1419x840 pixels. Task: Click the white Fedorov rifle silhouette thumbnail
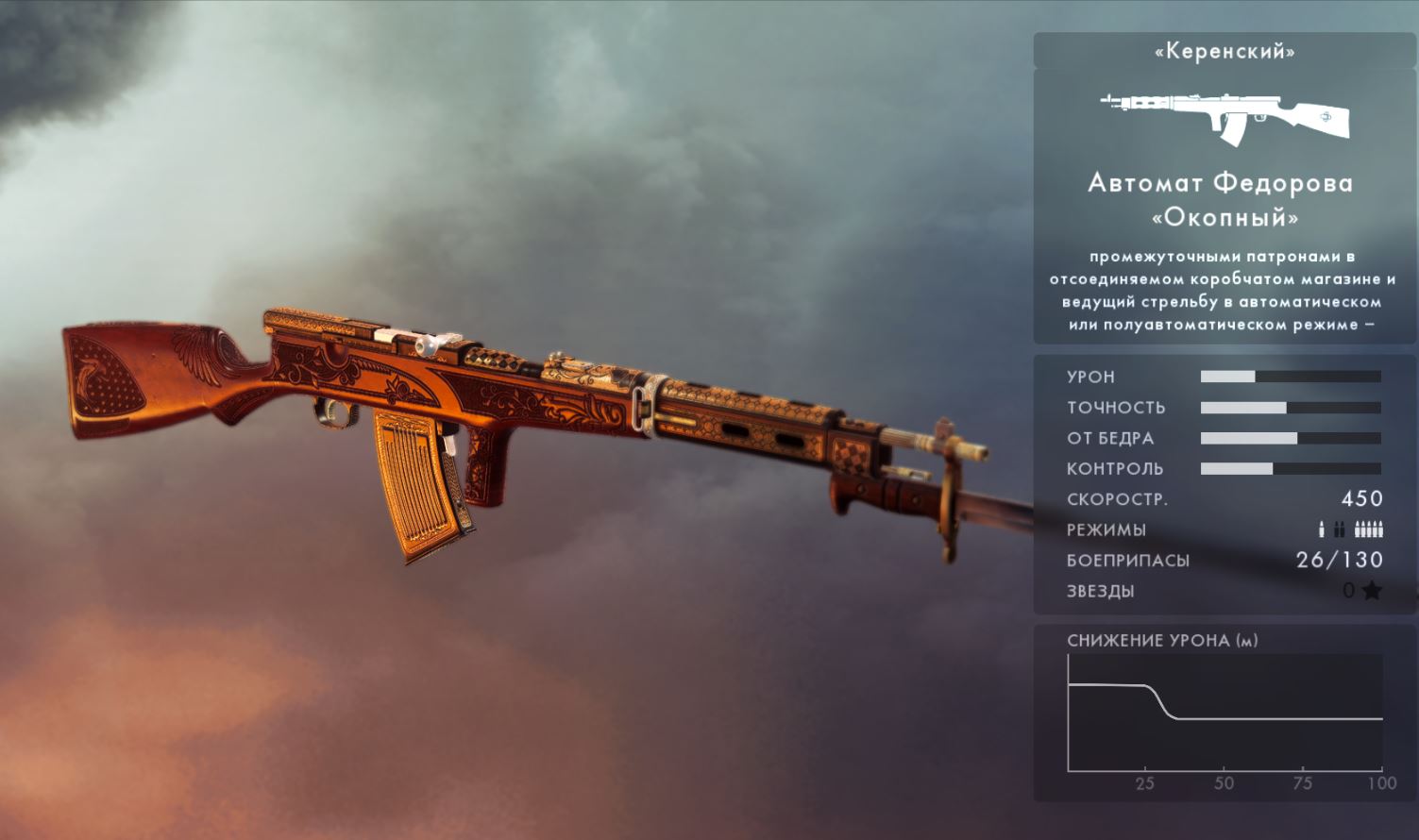click(1224, 117)
